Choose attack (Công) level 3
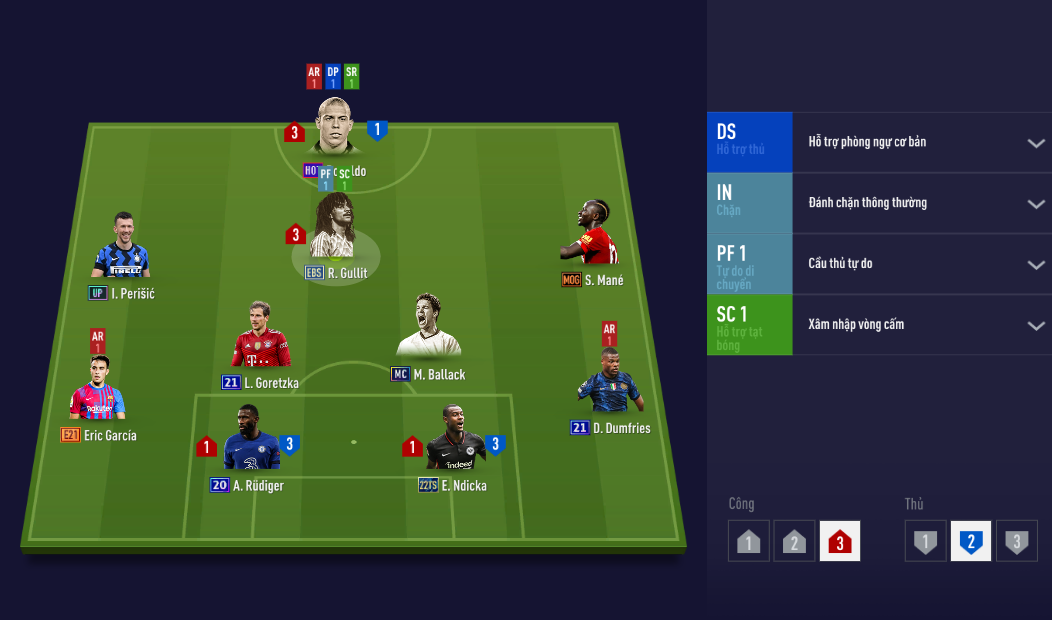This screenshot has width=1052, height=620. 839,541
